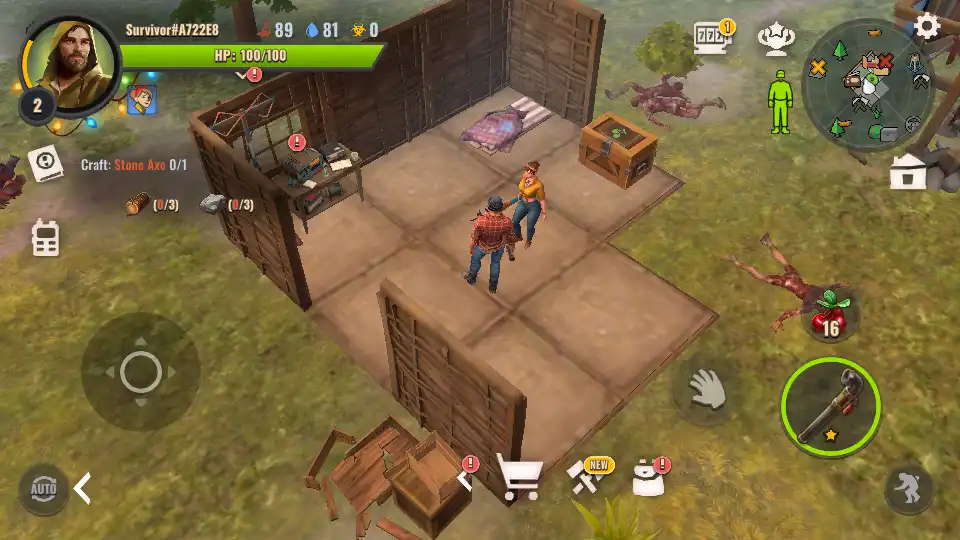The image size is (960, 540).
Task: Open the house build mode button
Action: (x=909, y=173)
